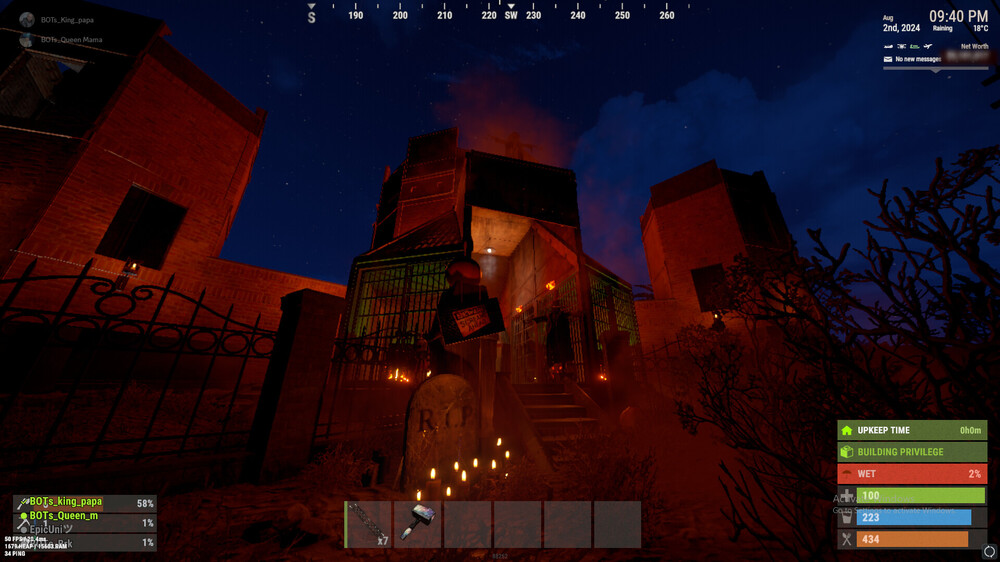The image size is (1000, 562).
Task: Click the airplane event icon
Action: [929, 47]
